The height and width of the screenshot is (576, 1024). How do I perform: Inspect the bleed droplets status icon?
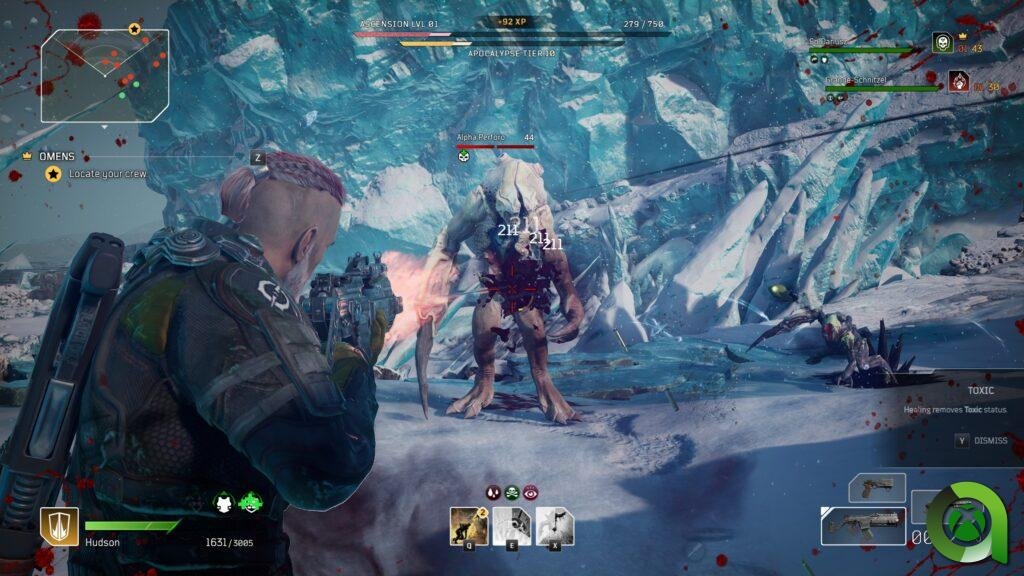(493, 492)
